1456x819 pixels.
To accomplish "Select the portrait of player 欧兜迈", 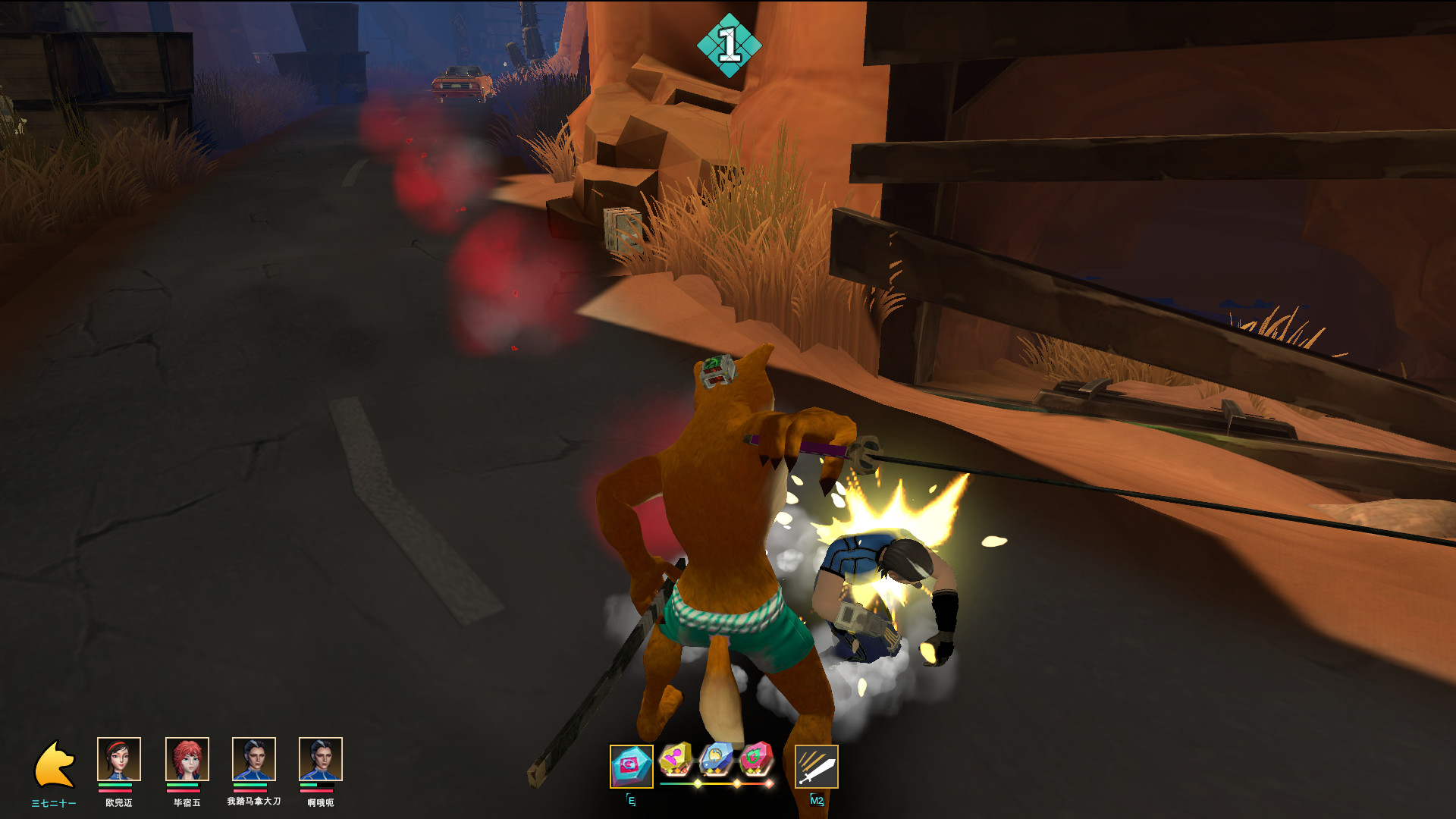I will click(119, 759).
